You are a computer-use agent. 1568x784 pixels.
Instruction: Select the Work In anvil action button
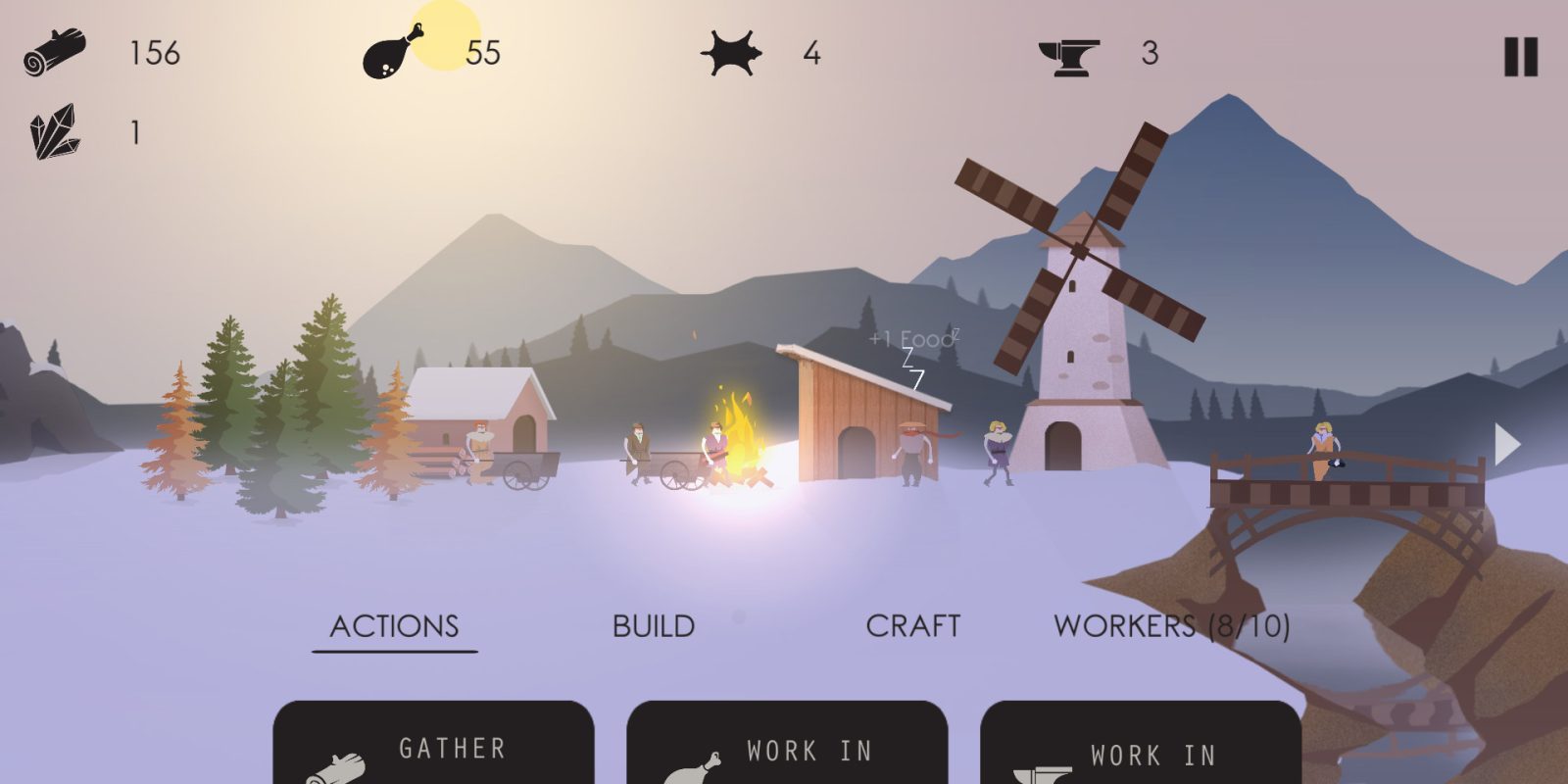pyautogui.click(x=1141, y=747)
